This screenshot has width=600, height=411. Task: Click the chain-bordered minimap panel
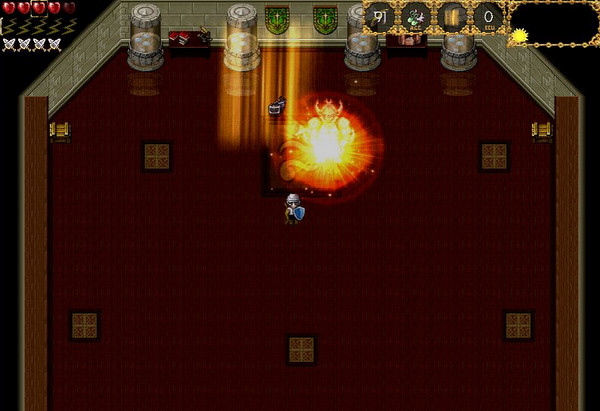click(553, 23)
